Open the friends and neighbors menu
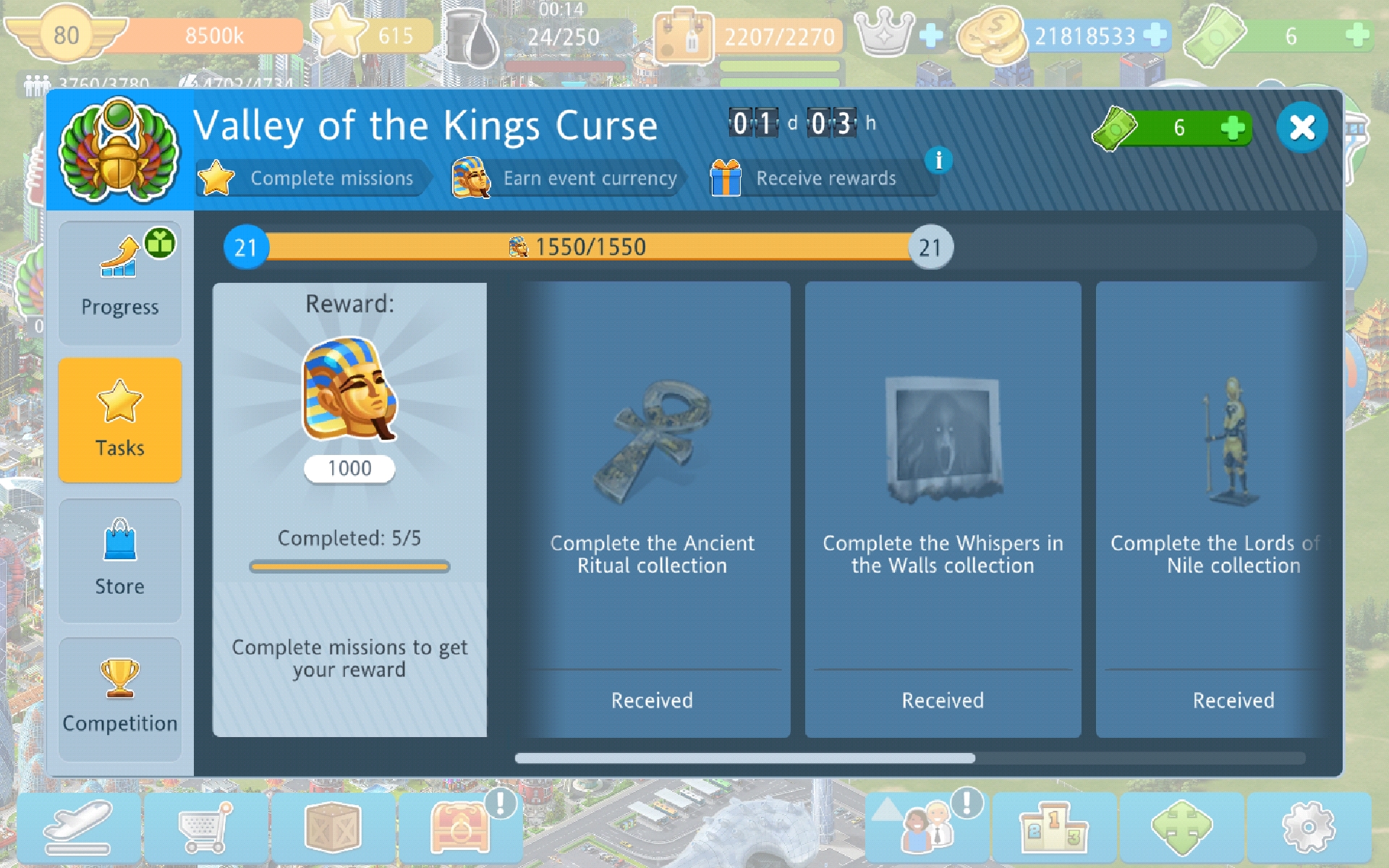 click(927, 827)
